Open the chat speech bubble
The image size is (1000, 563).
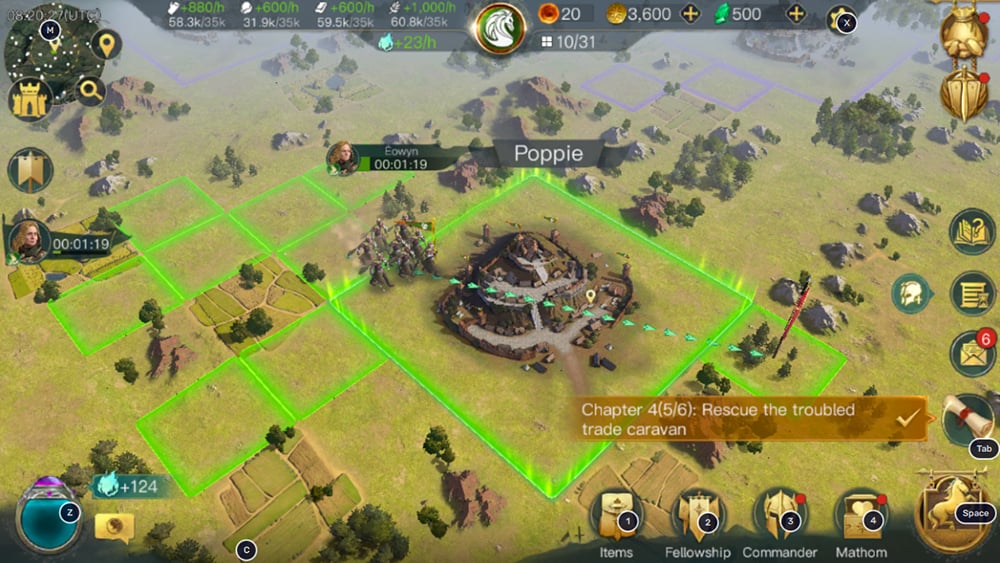tap(114, 527)
